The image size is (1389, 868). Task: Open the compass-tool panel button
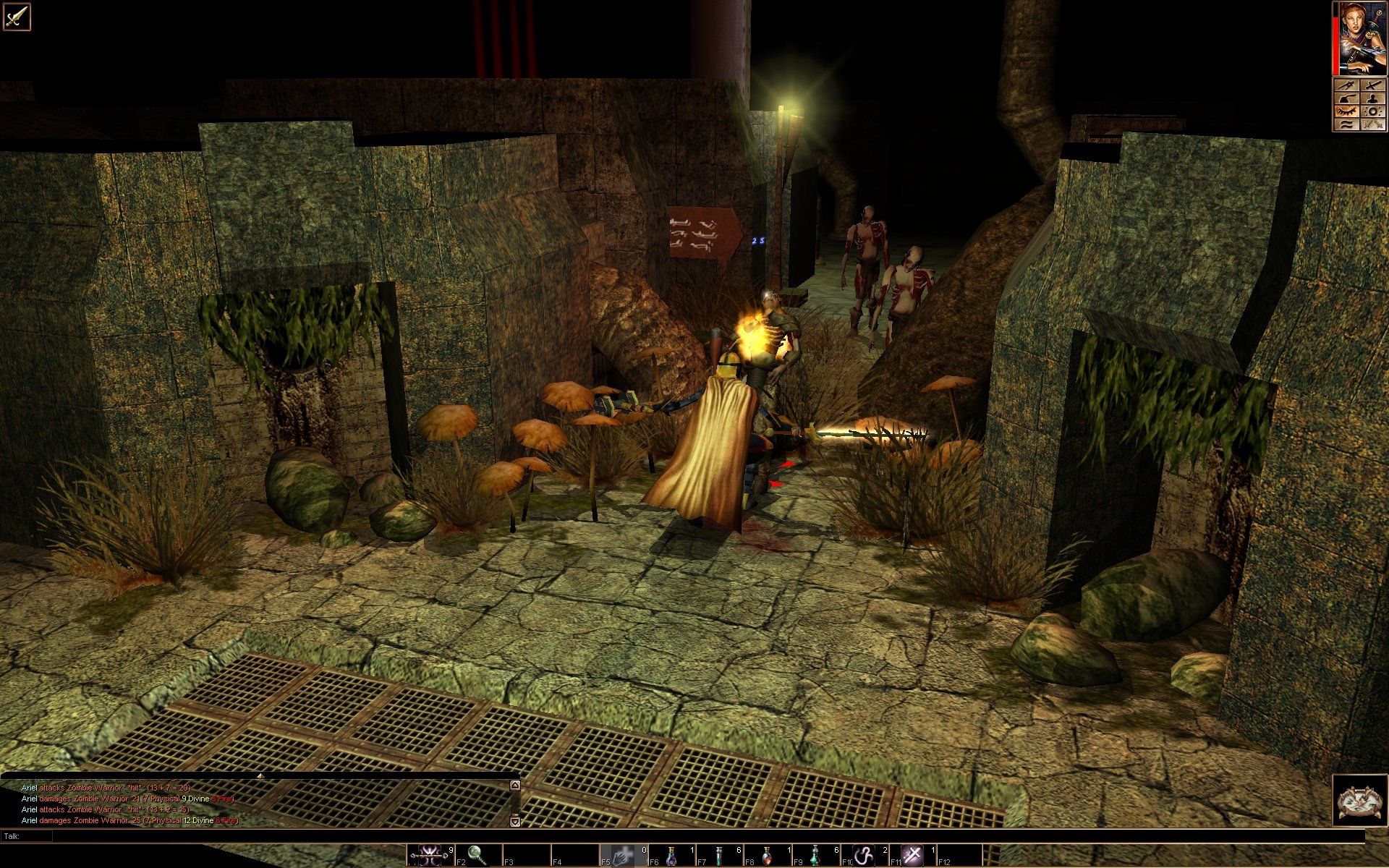pos(1347,86)
